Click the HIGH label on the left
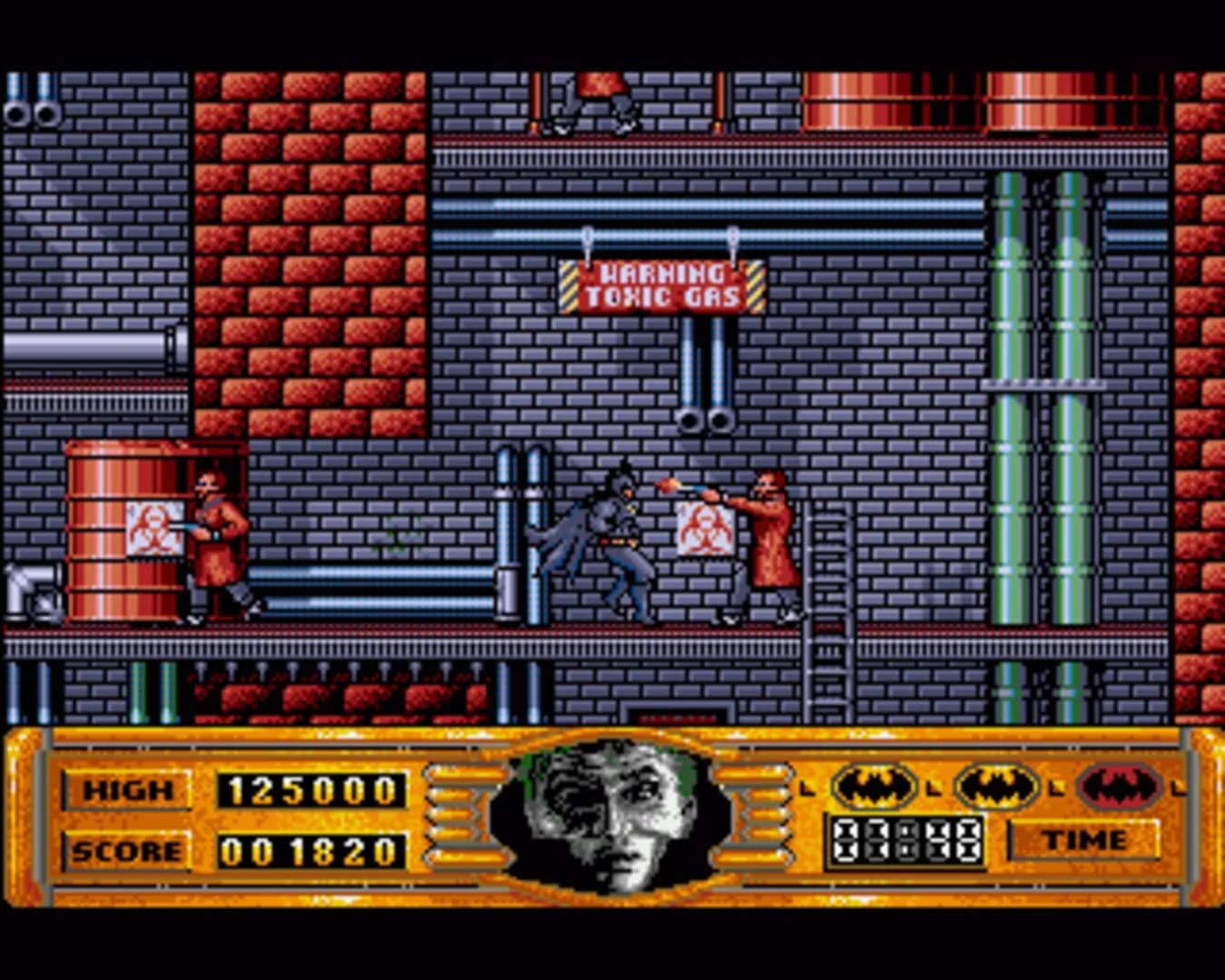This screenshot has width=1225, height=980. coord(129,788)
